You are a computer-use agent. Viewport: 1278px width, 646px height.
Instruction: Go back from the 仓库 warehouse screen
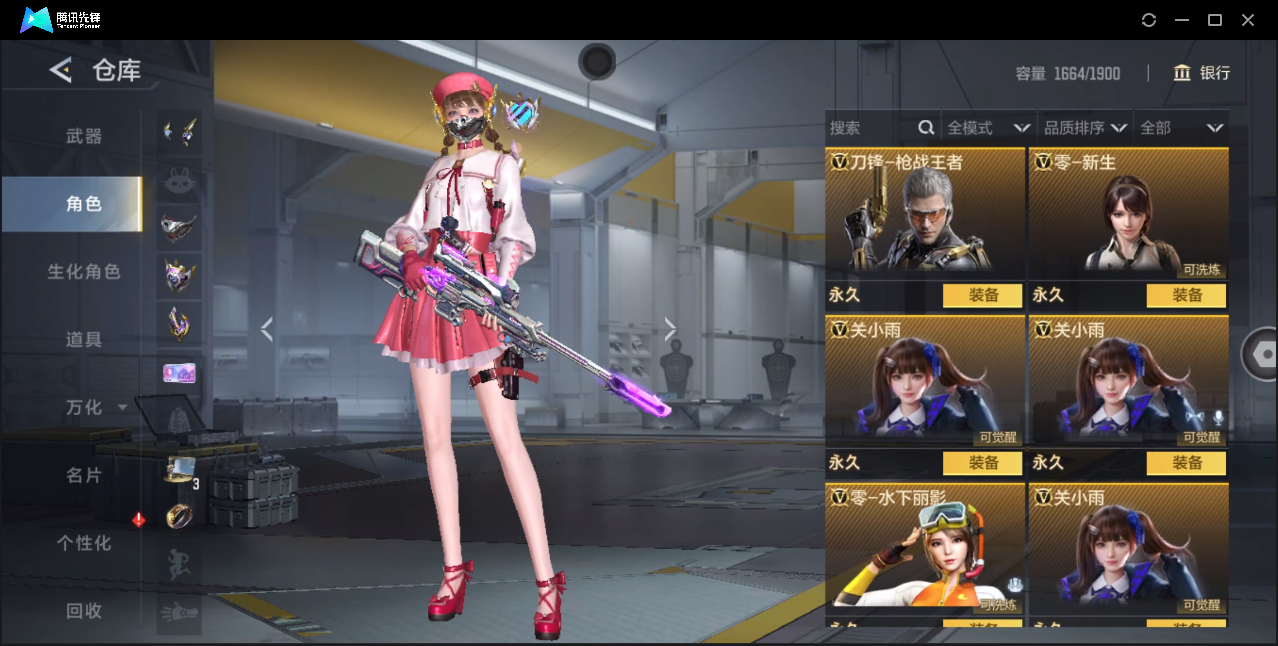[x=61, y=70]
